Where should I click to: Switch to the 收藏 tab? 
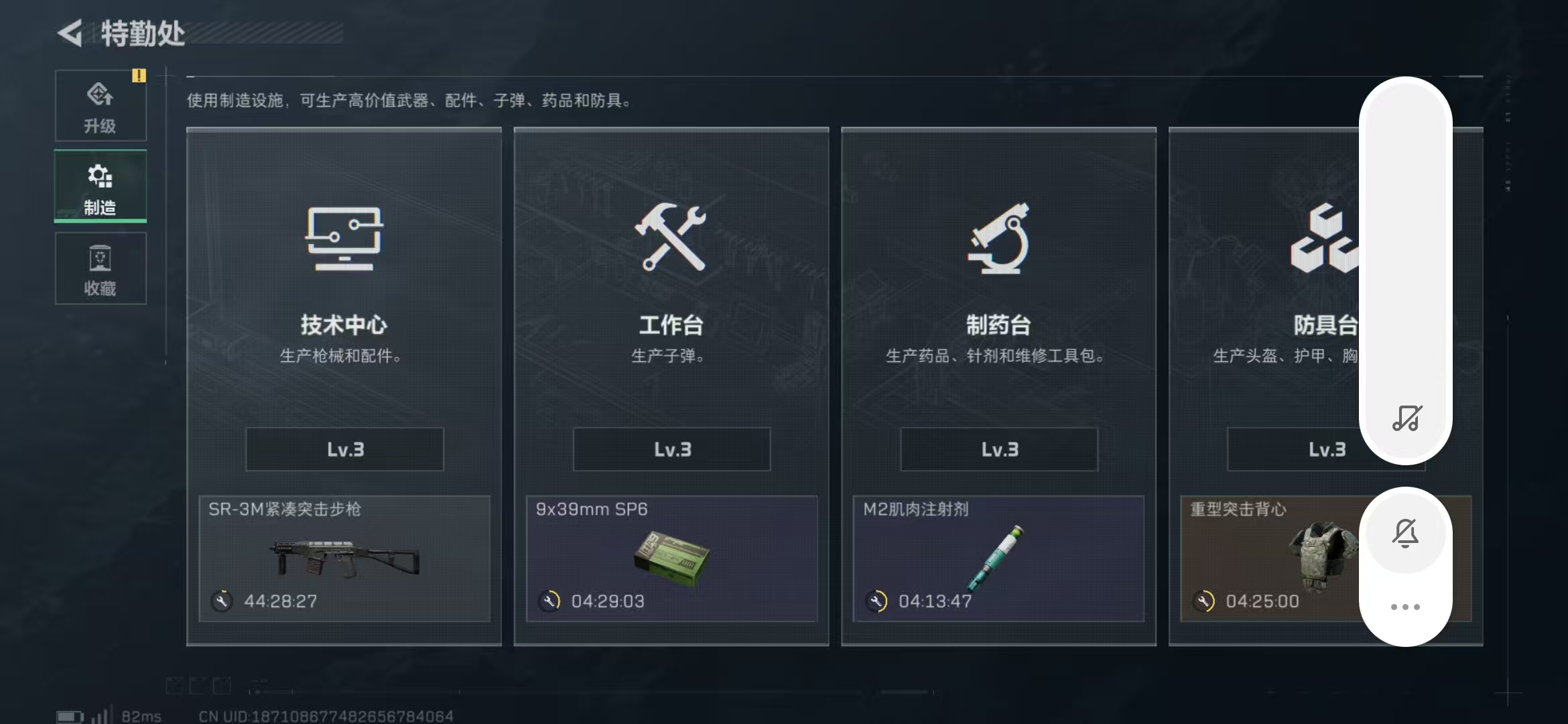(101, 268)
